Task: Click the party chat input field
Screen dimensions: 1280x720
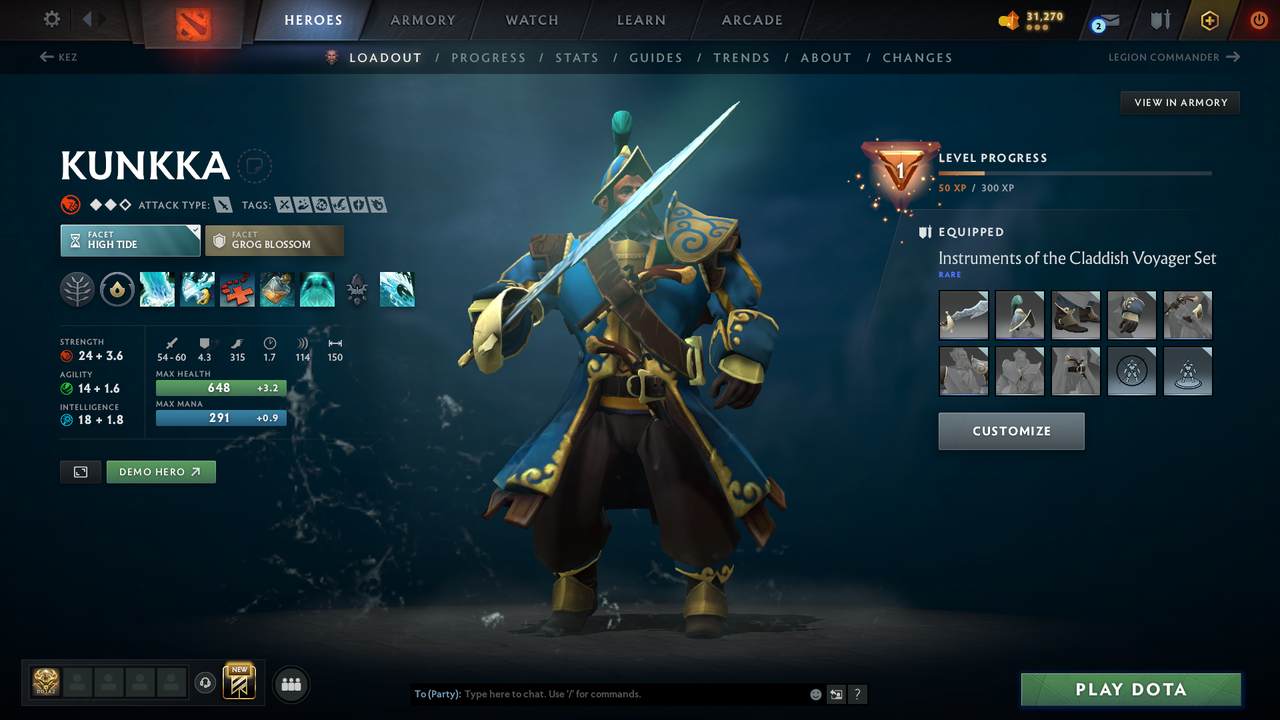Action: [600, 693]
